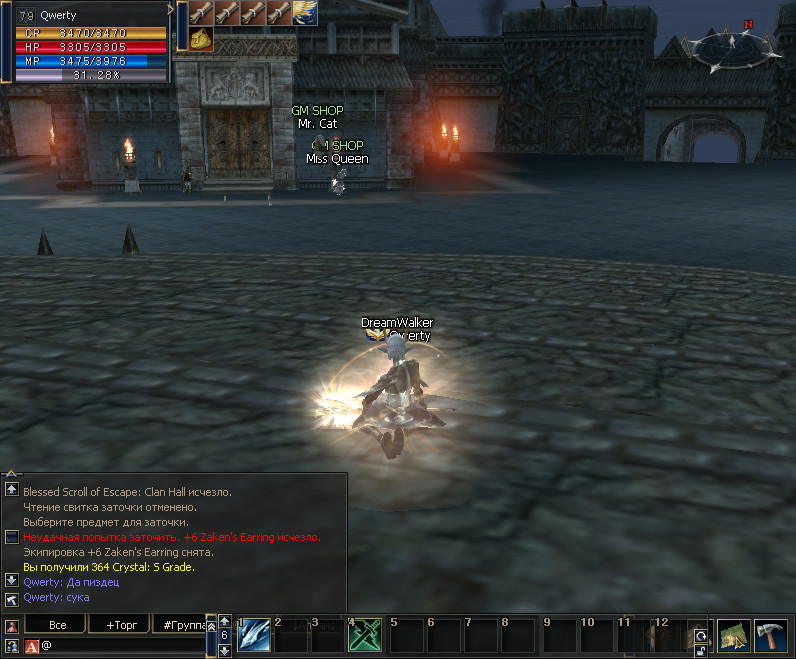The width and height of the screenshot is (796, 659).
Task: Select the Qwerty player status panel
Action: point(92,42)
